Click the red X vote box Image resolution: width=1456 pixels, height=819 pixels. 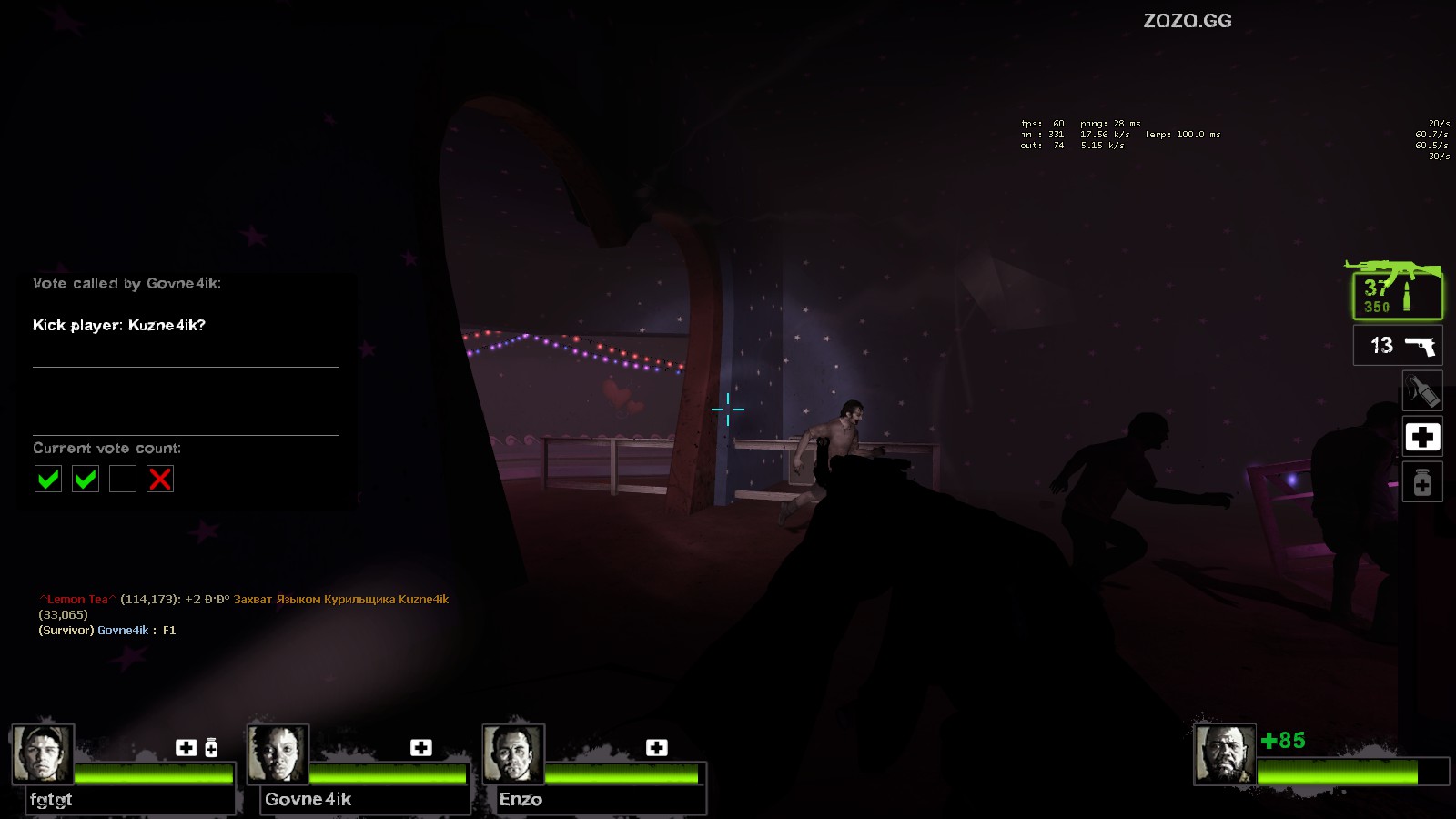160,479
